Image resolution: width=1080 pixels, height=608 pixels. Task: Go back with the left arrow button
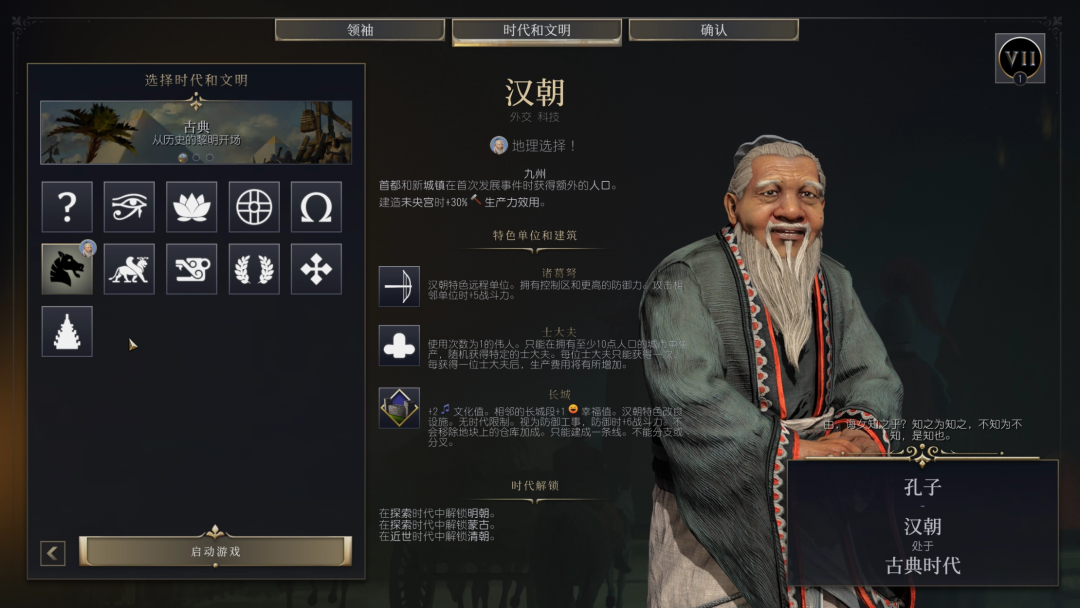point(53,553)
